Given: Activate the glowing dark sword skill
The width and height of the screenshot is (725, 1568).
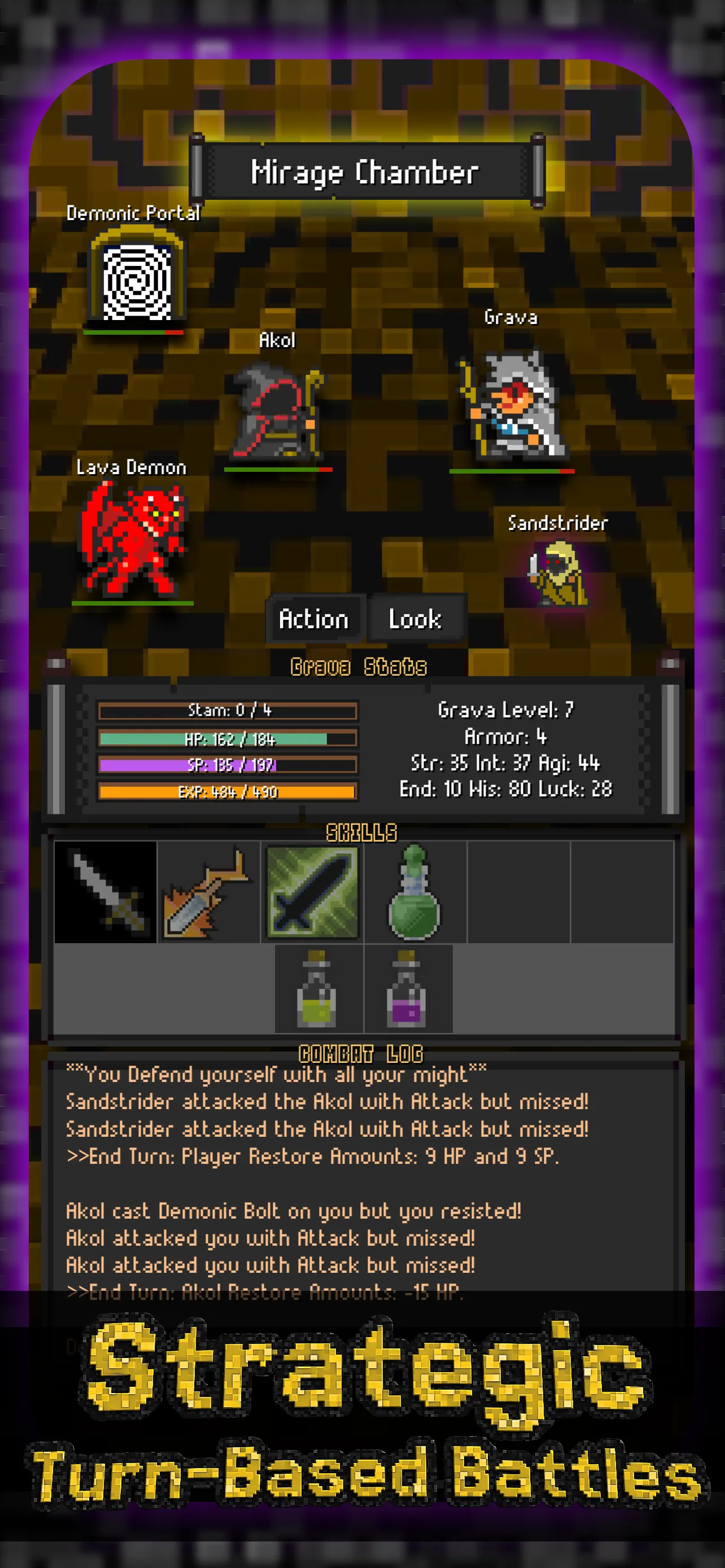Looking at the screenshot, I should [x=312, y=892].
